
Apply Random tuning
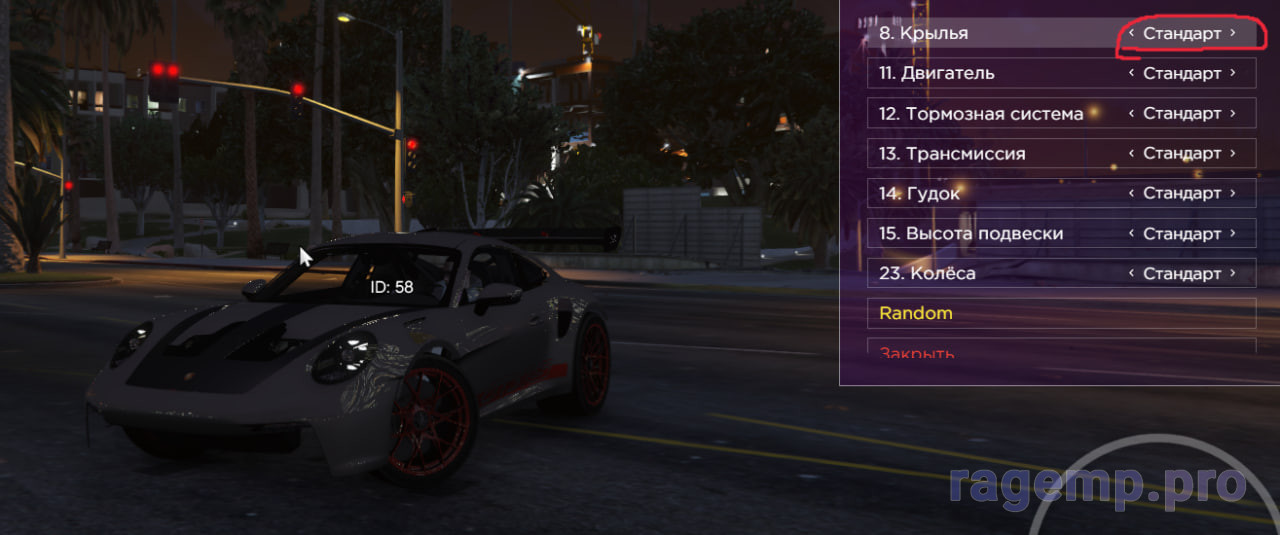pyautogui.click(x=1060, y=313)
